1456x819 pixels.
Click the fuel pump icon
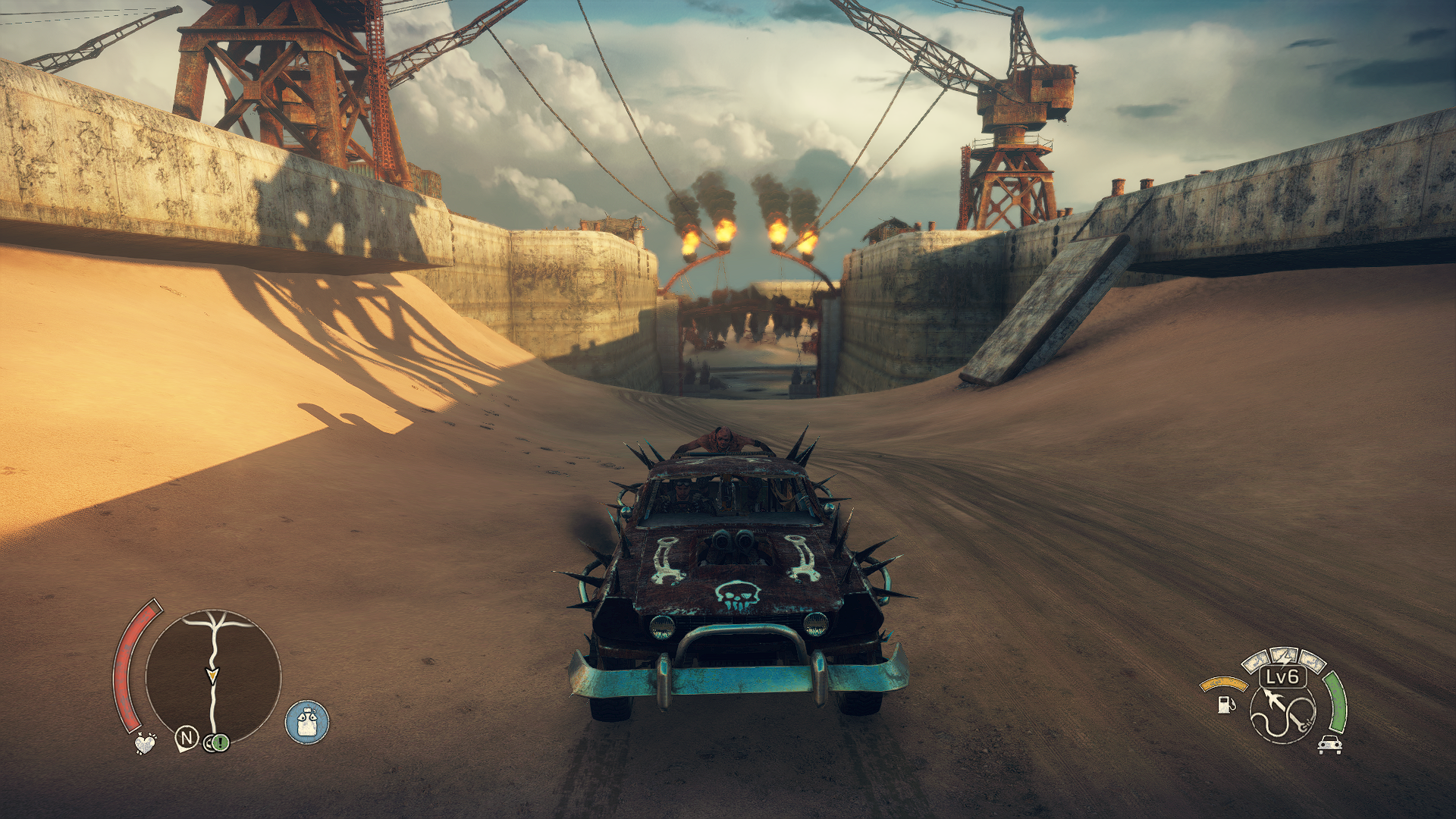click(x=1225, y=704)
